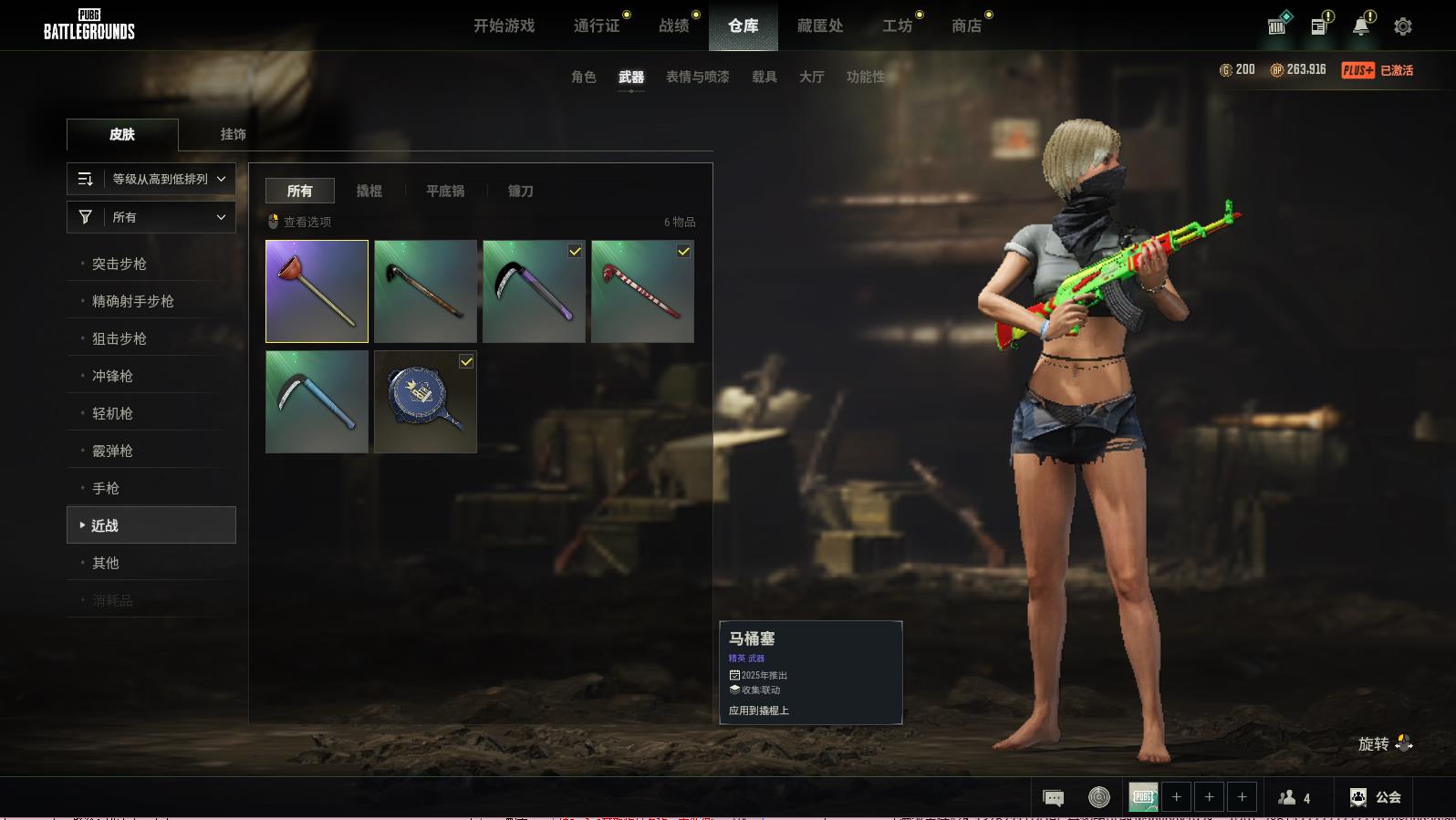The height and width of the screenshot is (820, 1456).
Task: Switch to the 角色 character tab
Action: tap(583, 77)
